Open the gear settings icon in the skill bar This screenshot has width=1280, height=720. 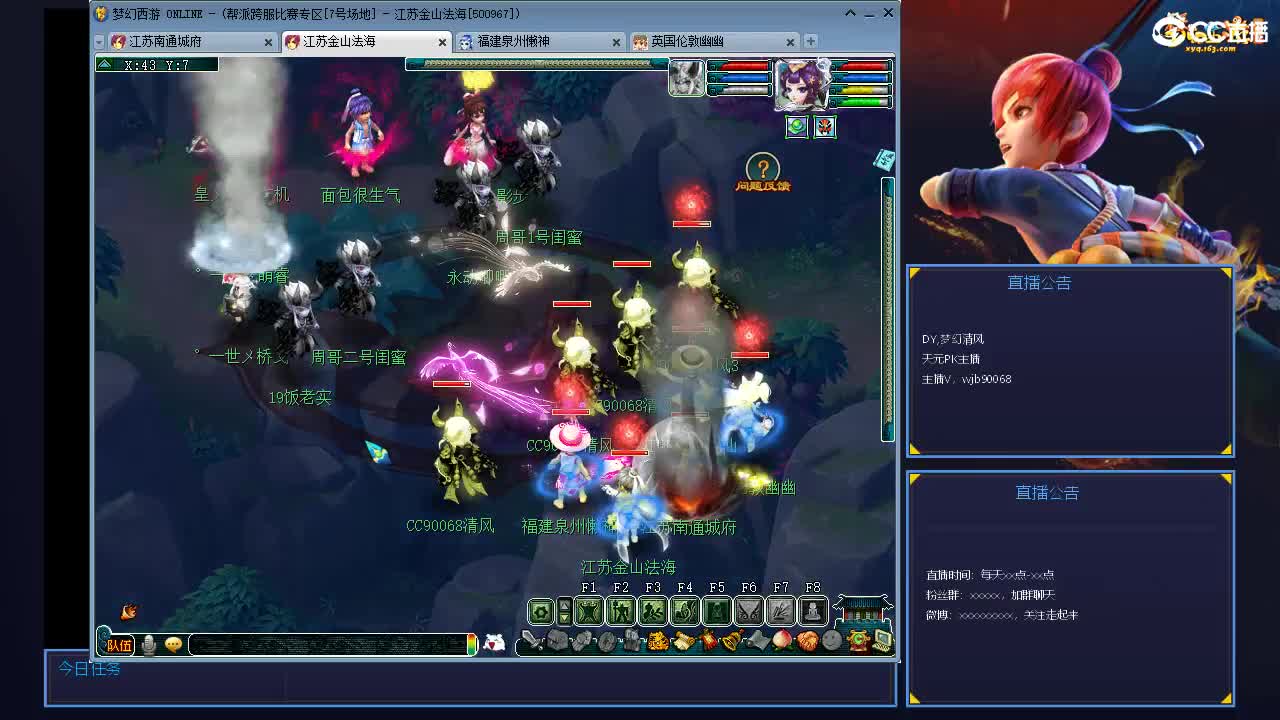[x=539, y=610]
